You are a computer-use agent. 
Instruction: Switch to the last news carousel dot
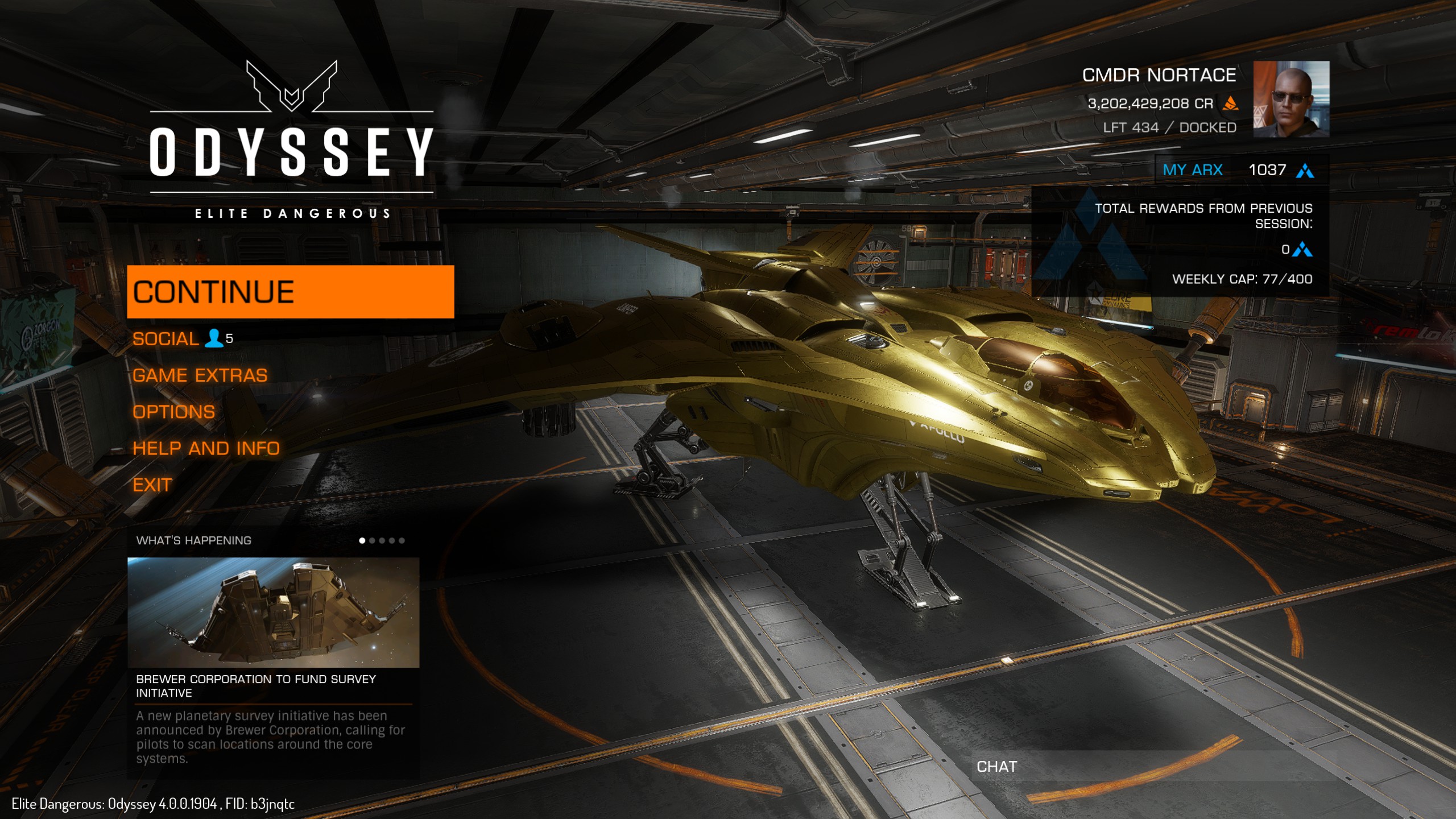(402, 540)
